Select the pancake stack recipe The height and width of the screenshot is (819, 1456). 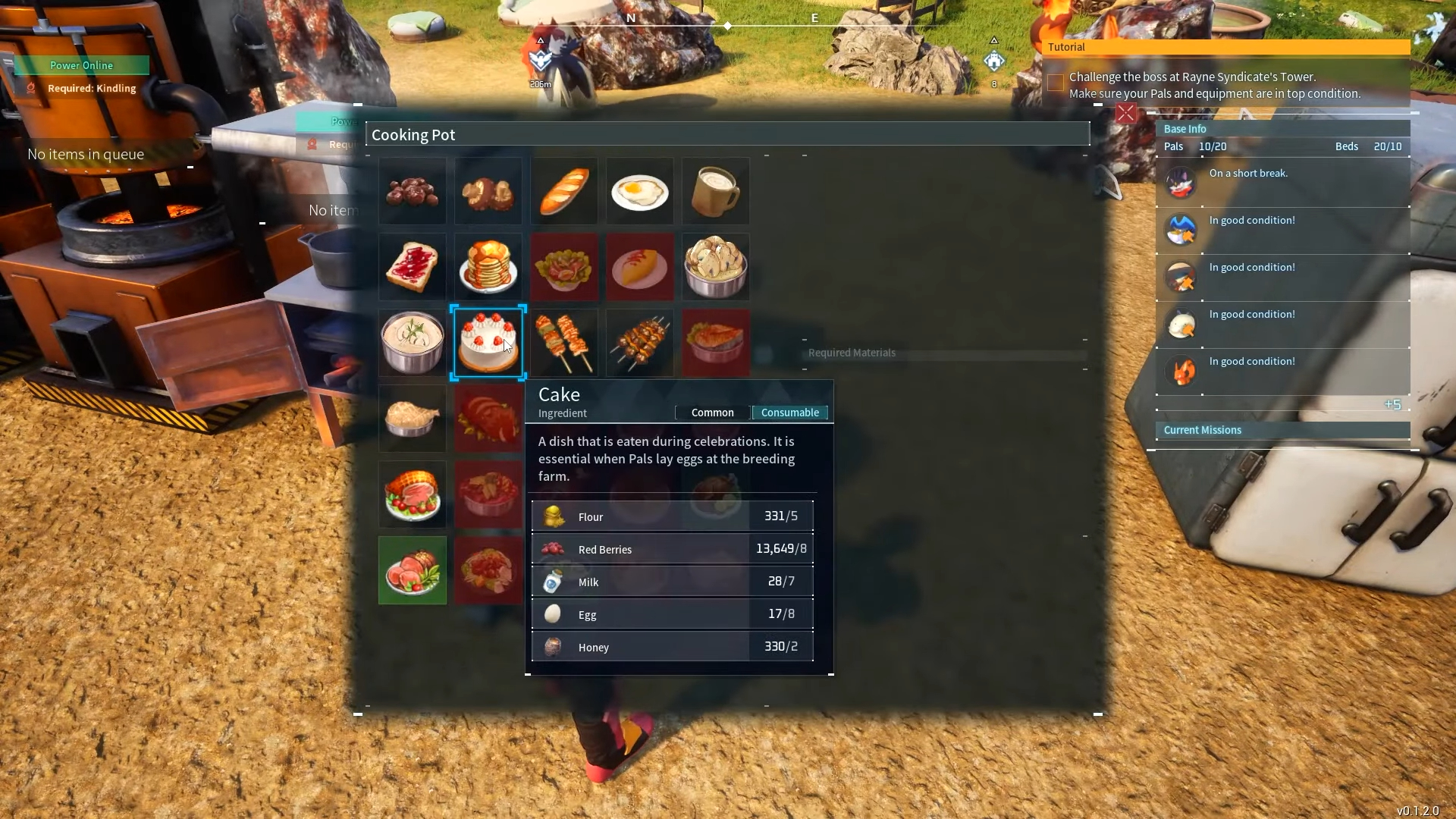488,267
